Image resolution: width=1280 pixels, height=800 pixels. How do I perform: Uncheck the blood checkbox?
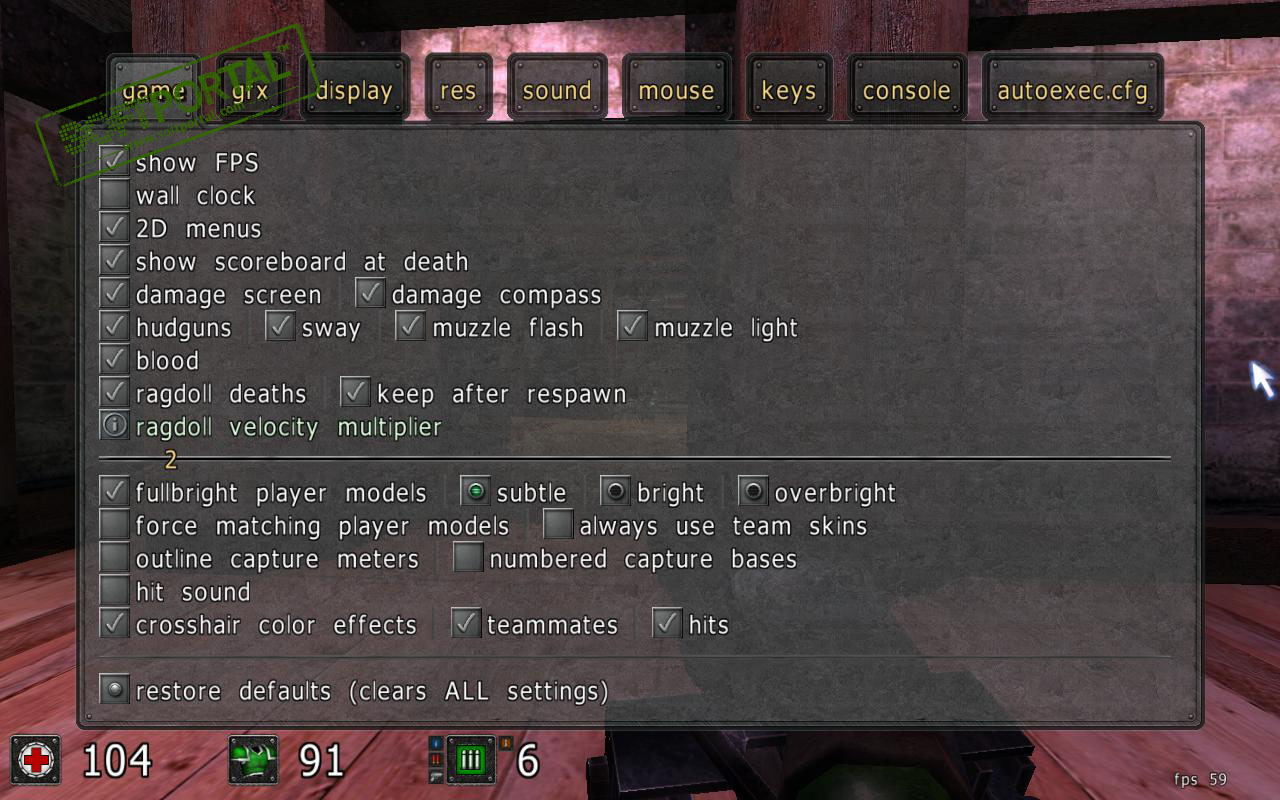point(115,360)
